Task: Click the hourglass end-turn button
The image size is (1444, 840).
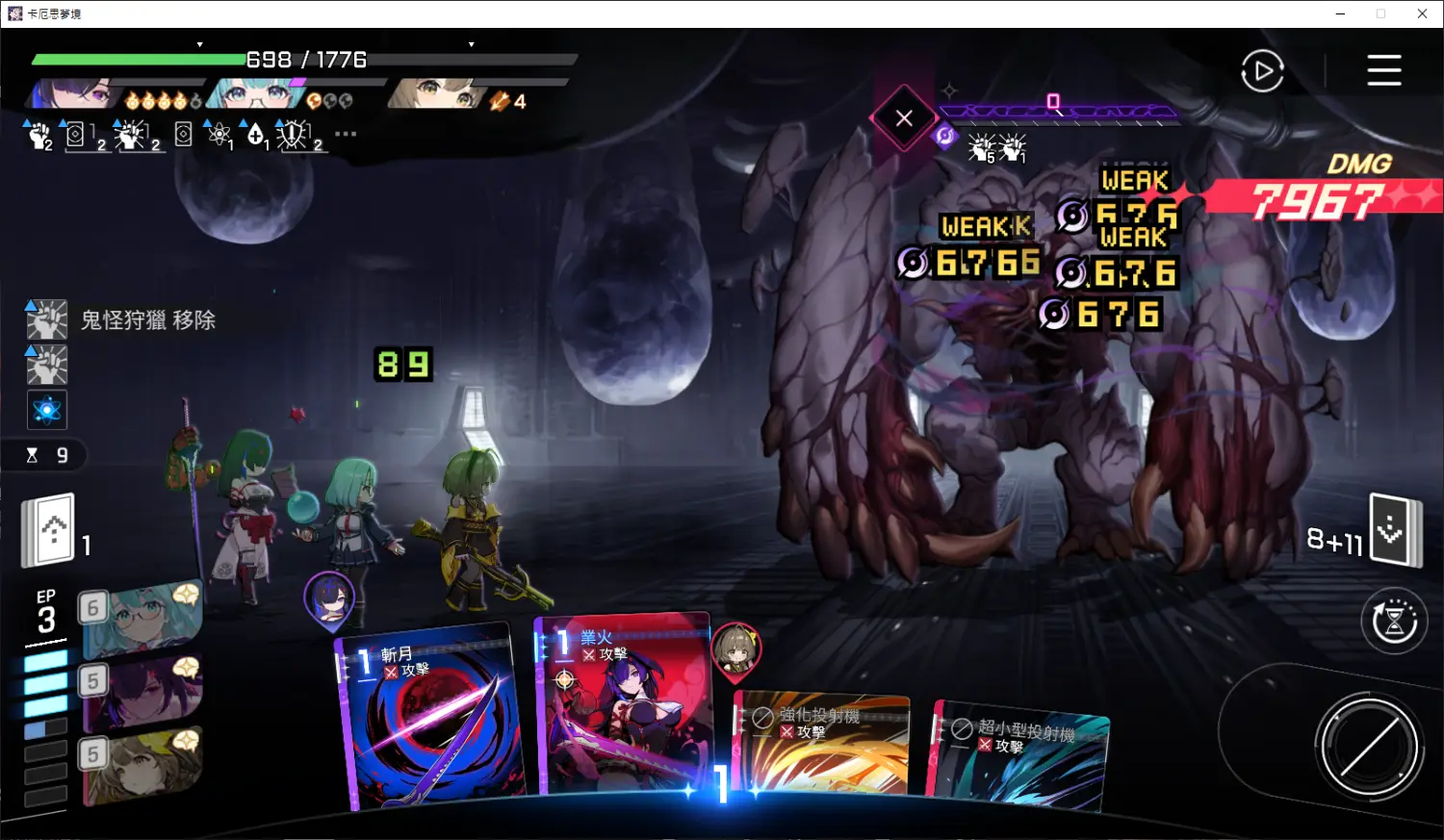Action: tap(1393, 622)
